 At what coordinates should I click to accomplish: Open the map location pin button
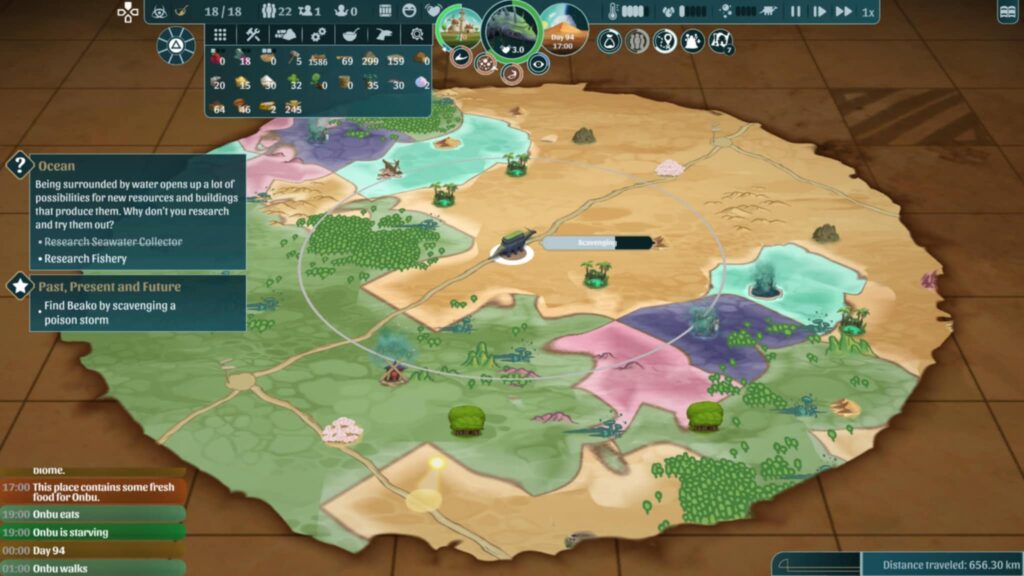(x=665, y=41)
